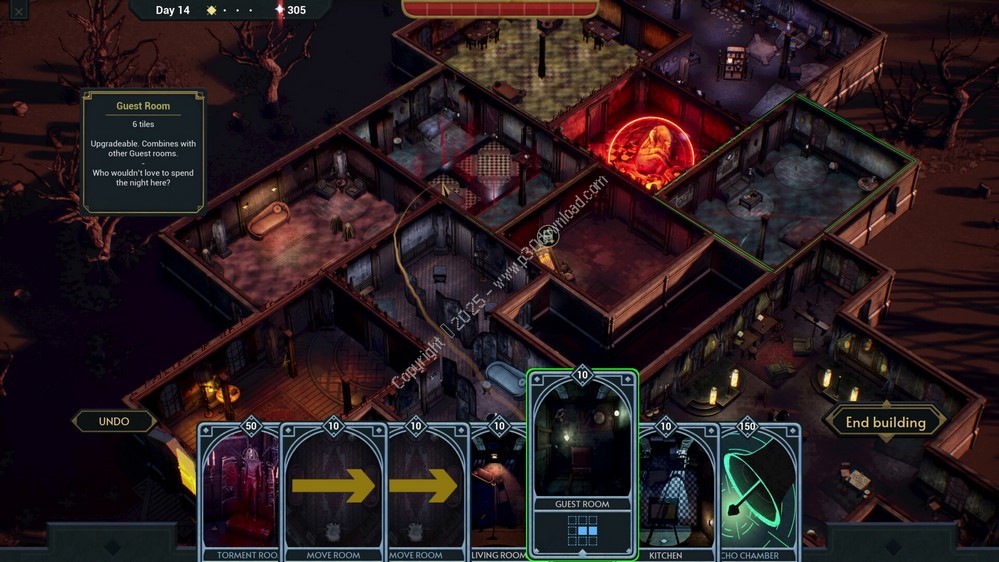999x562 pixels.
Task: Close the building view with the X
Action: tap(18, 11)
